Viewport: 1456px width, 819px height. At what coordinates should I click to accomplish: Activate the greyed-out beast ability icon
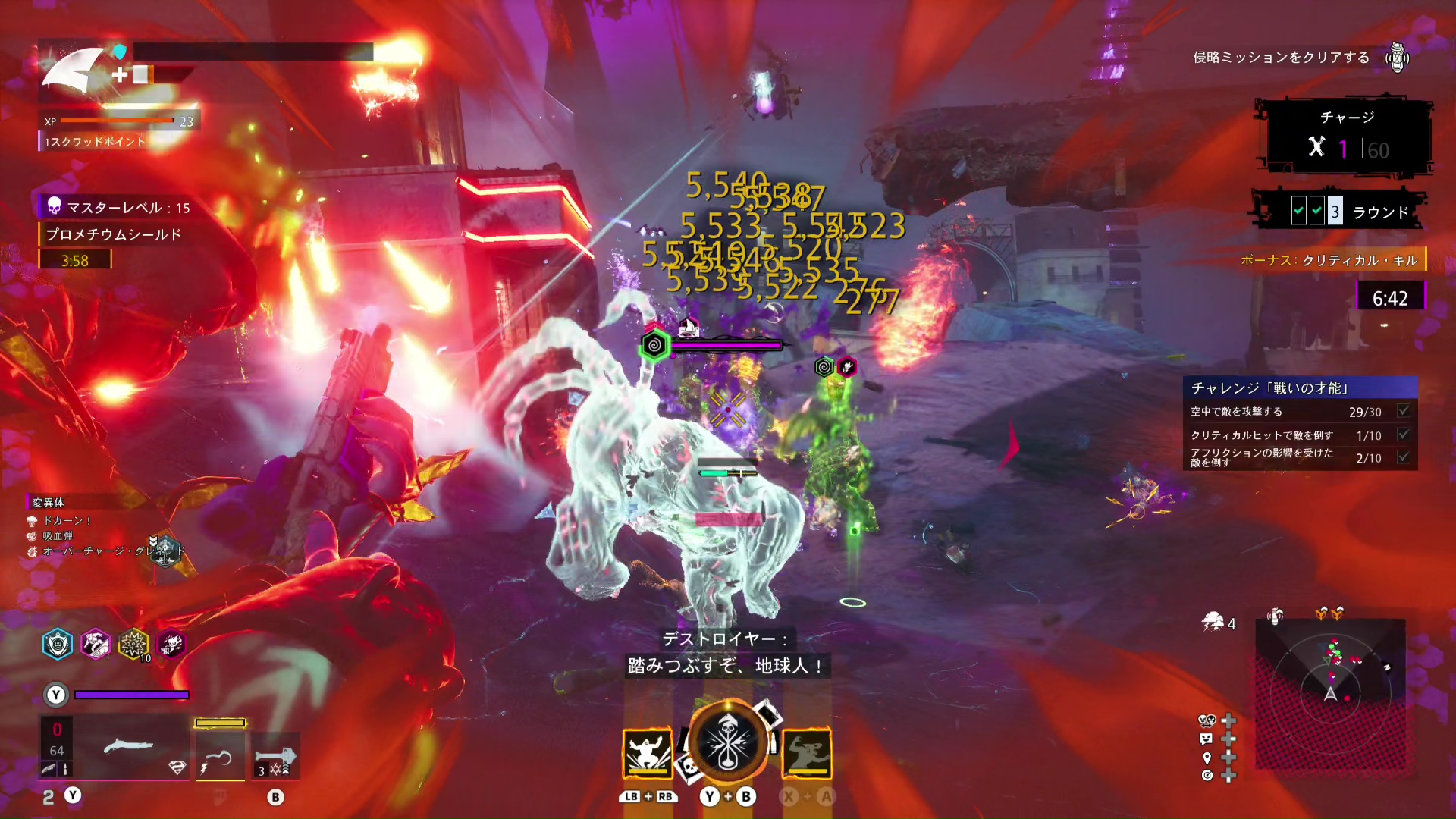(807, 752)
